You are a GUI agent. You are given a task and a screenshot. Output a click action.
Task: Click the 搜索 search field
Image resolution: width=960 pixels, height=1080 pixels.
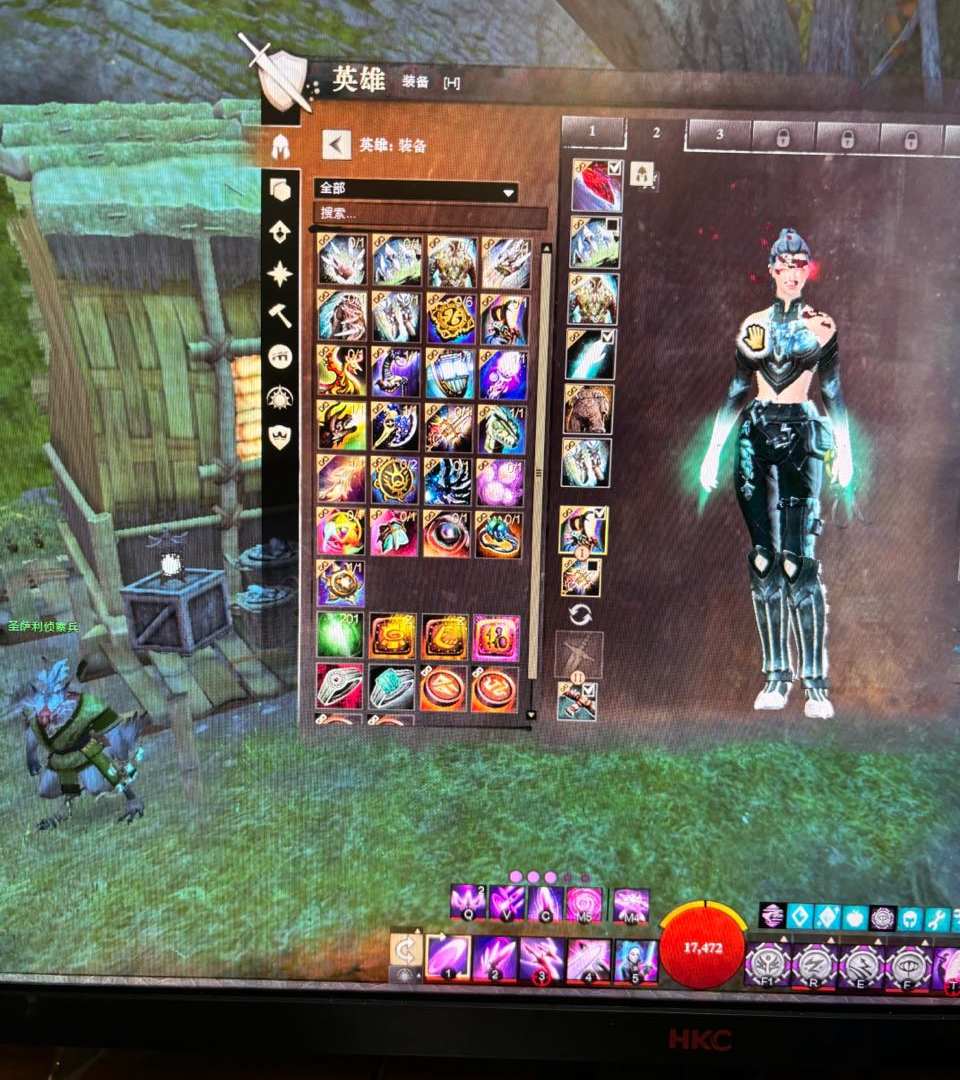pos(430,214)
